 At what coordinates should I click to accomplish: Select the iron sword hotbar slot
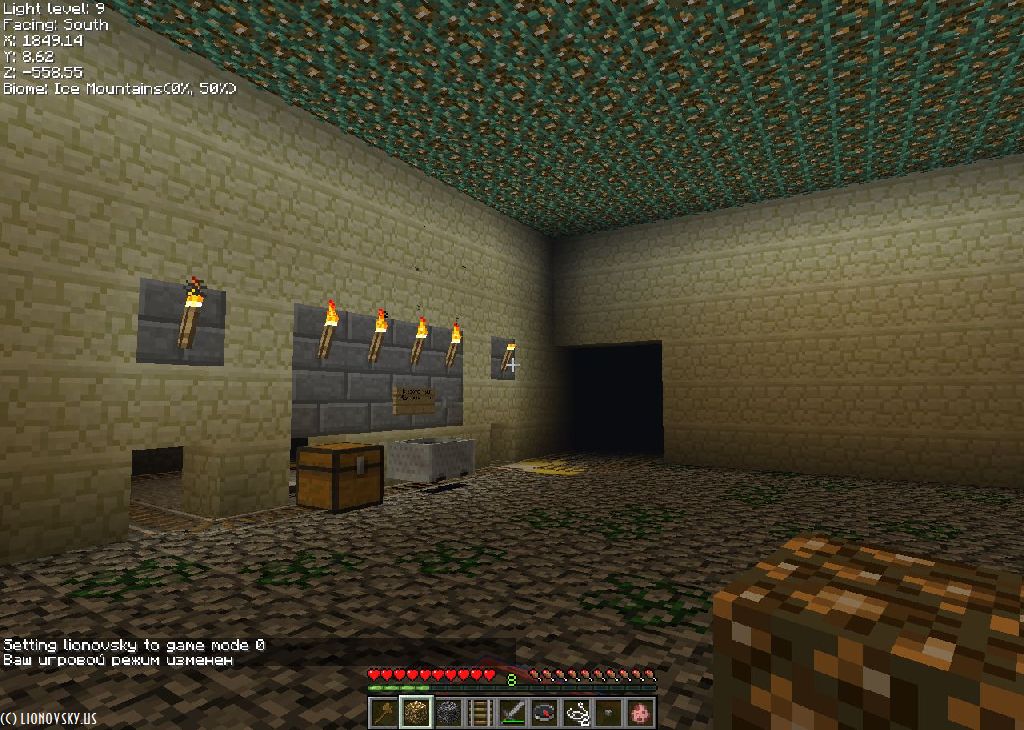click(x=512, y=712)
